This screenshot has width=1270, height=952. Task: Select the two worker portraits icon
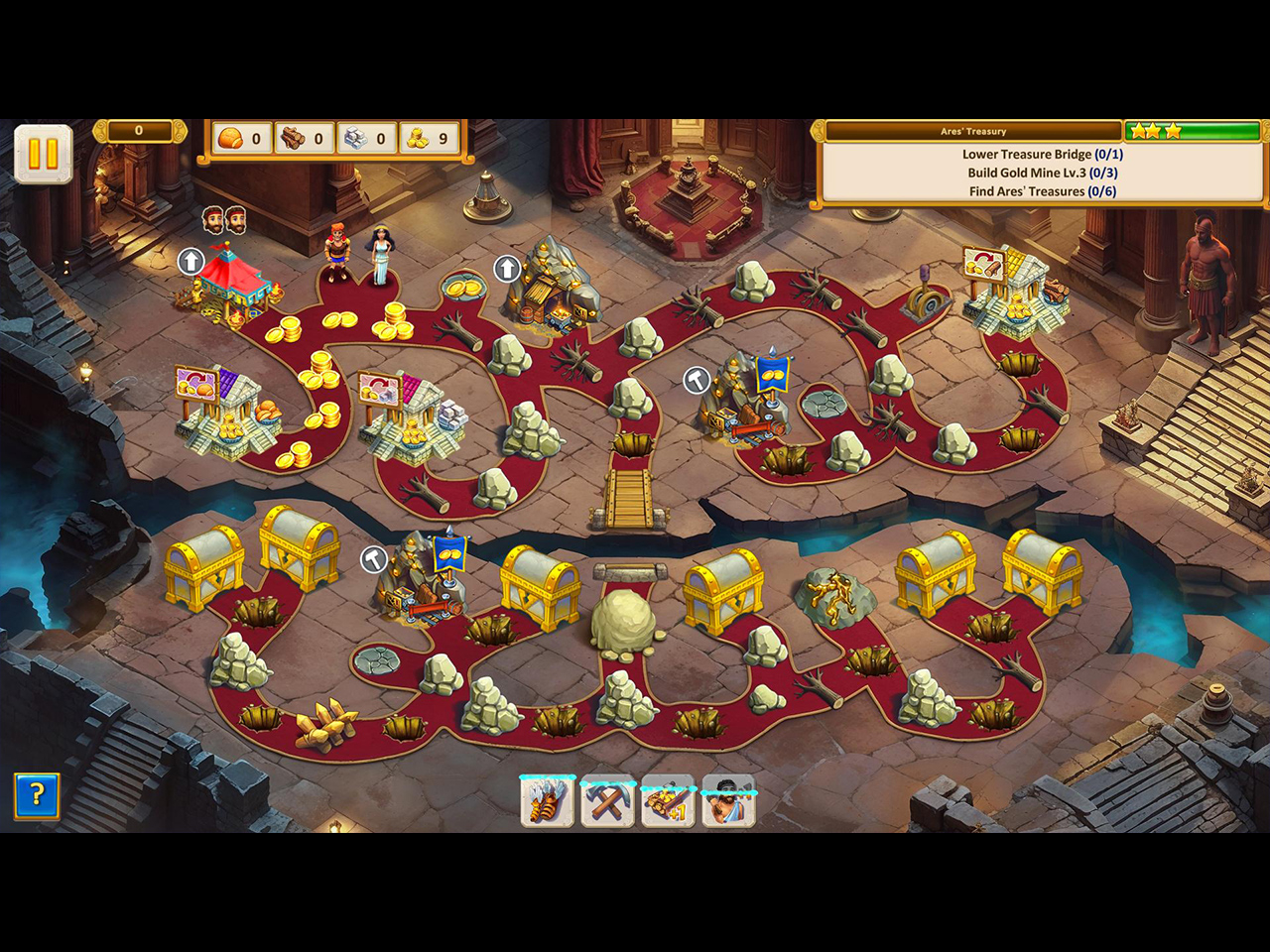click(x=223, y=219)
